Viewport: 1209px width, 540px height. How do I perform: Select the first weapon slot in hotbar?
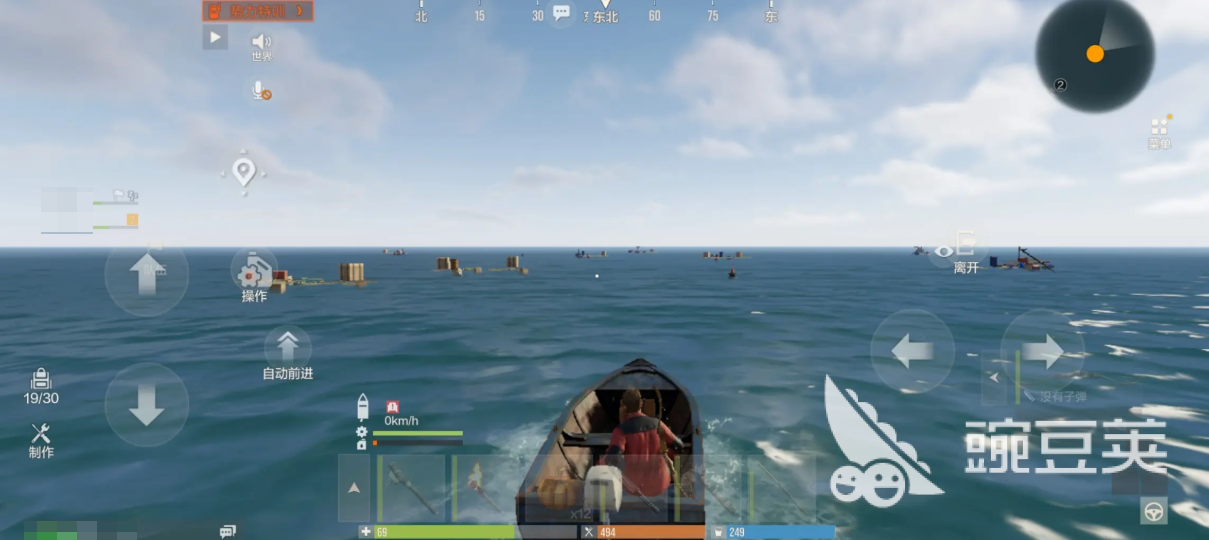tap(410, 487)
